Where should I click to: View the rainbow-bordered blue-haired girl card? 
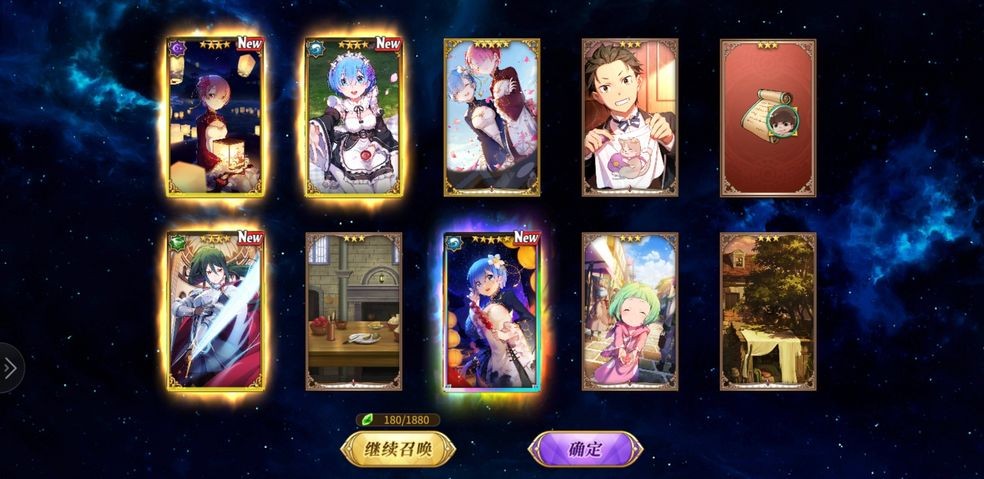(x=491, y=311)
